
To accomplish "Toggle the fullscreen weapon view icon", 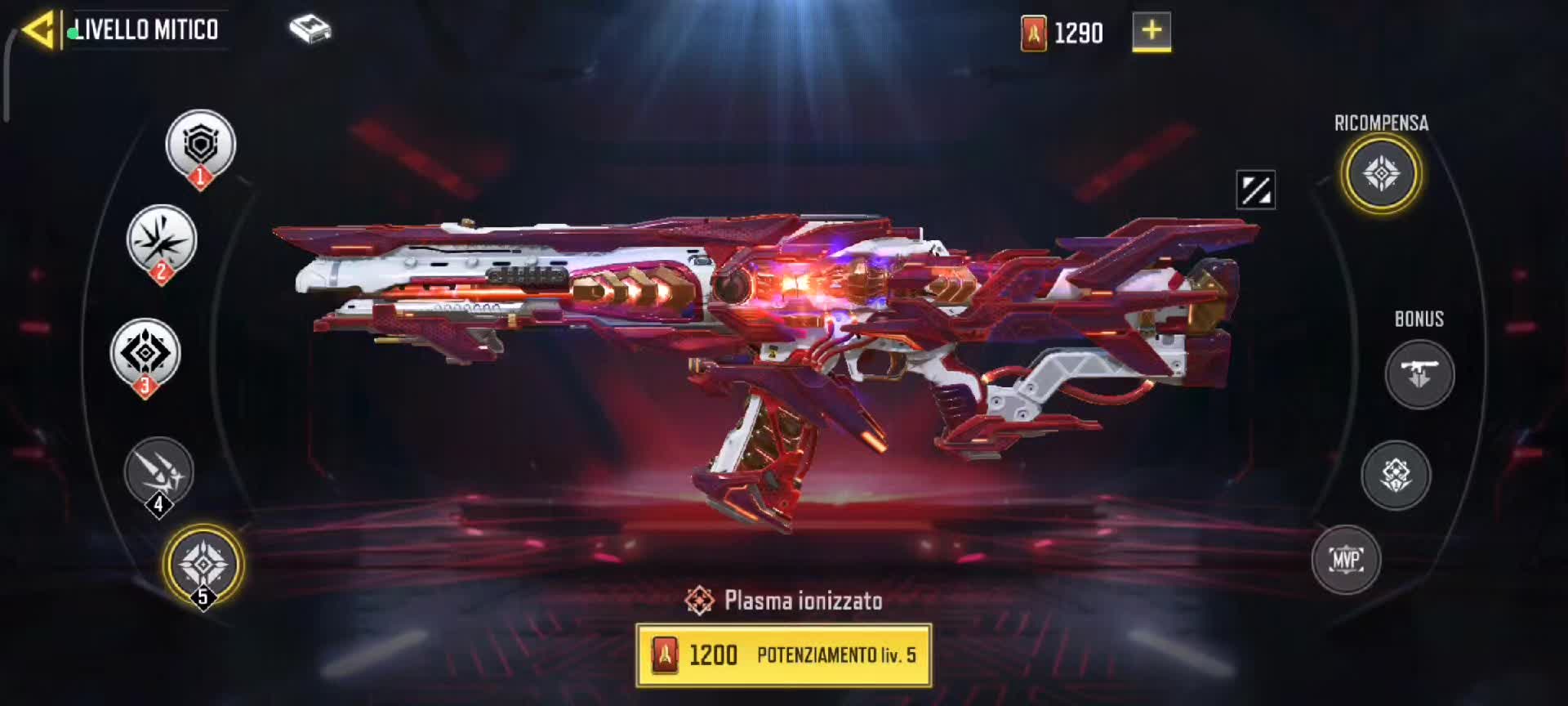I will 1255,190.
